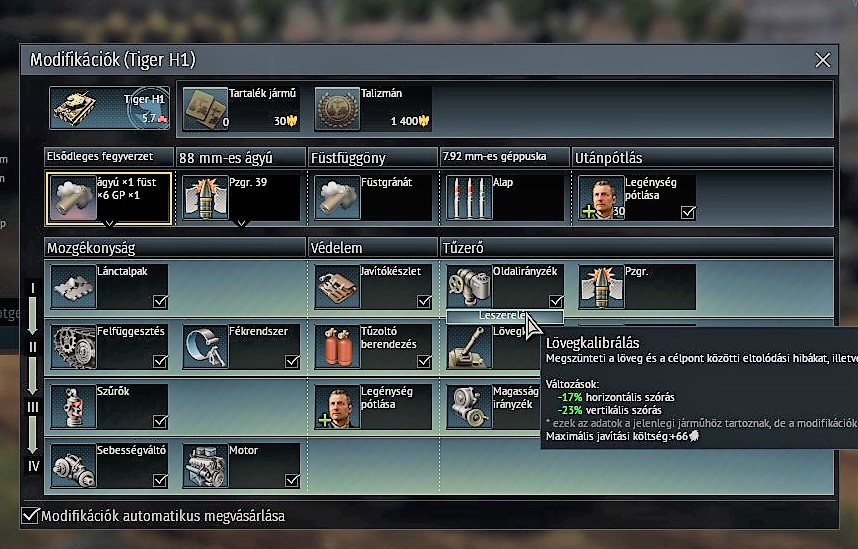The height and width of the screenshot is (549, 858).
Task: Select the Tűzoltó berendezés modification
Action: click(373, 346)
